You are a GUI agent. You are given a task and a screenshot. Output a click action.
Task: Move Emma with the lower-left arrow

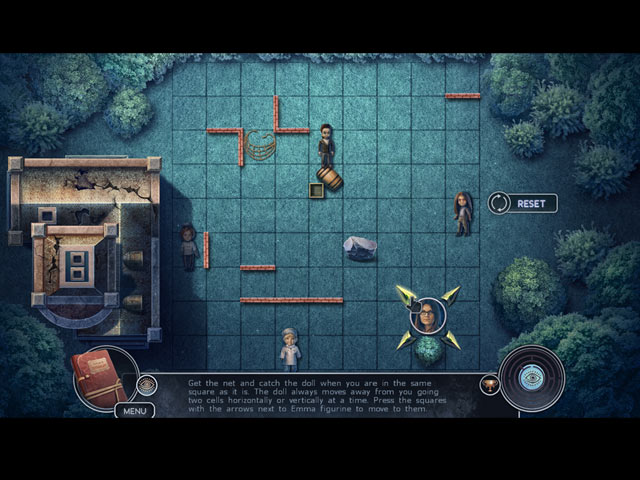tap(405, 340)
